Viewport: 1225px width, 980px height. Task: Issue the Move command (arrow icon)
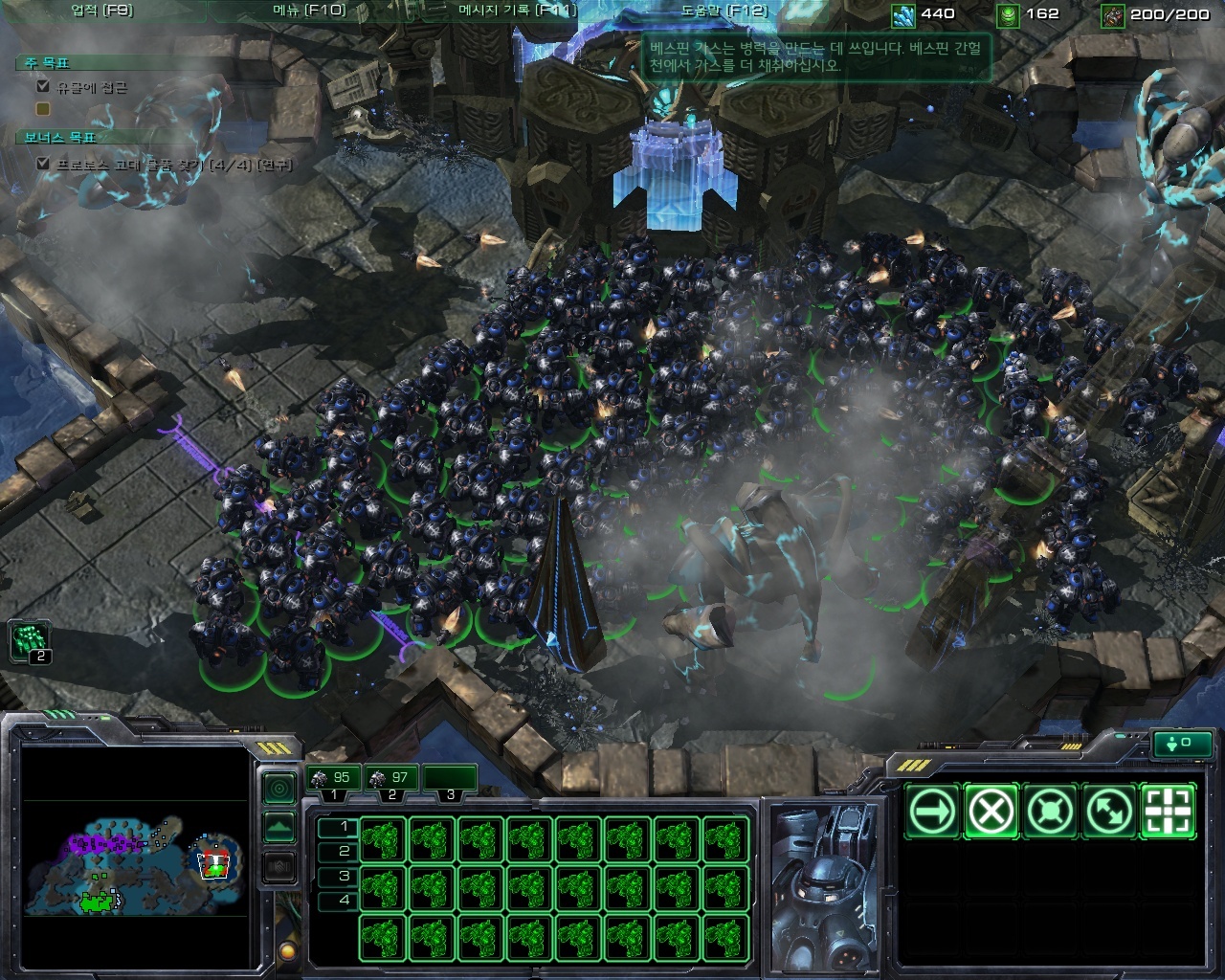(x=932, y=813)
